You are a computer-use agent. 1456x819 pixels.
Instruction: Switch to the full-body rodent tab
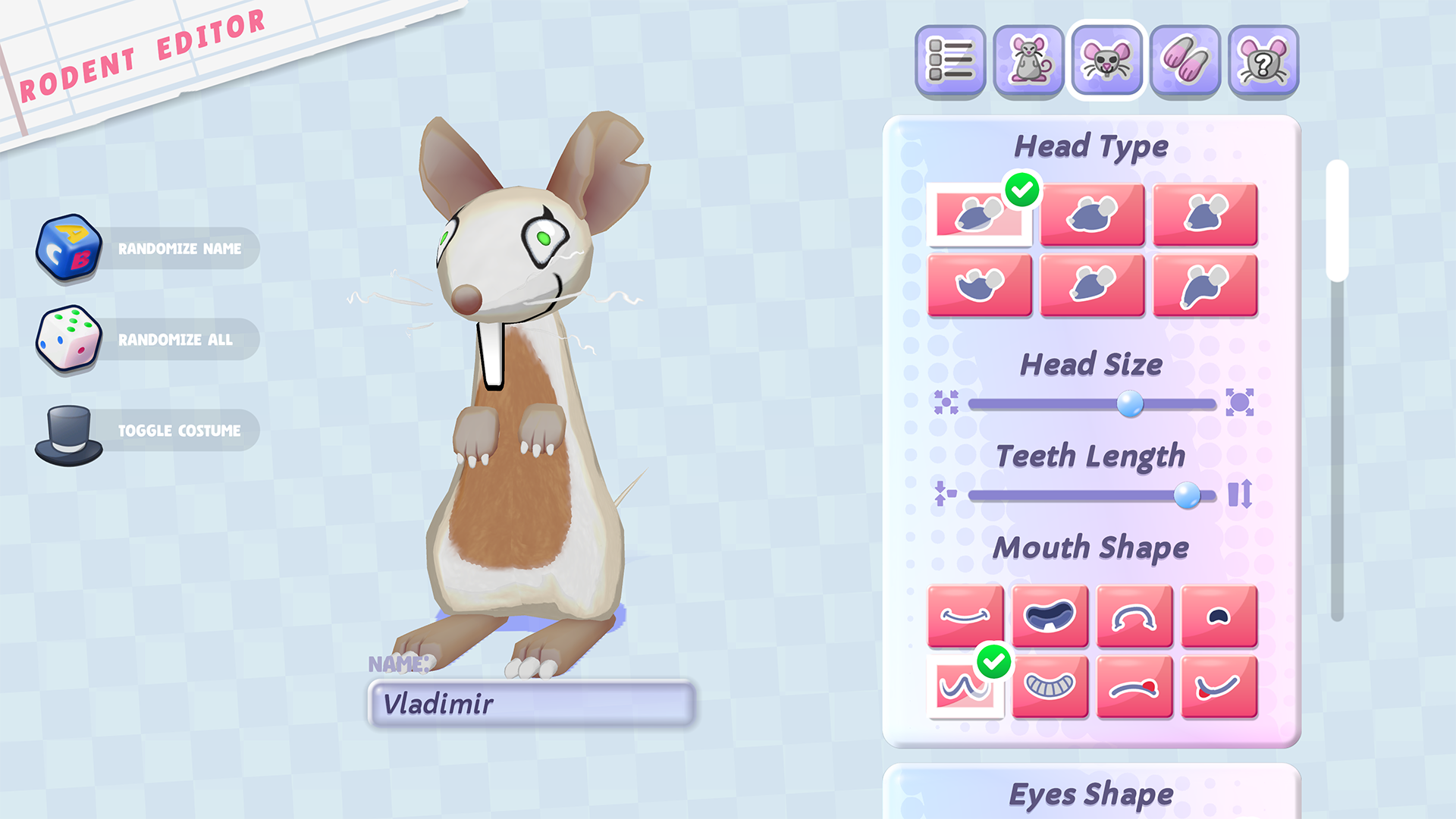[x=1028, y=61]
